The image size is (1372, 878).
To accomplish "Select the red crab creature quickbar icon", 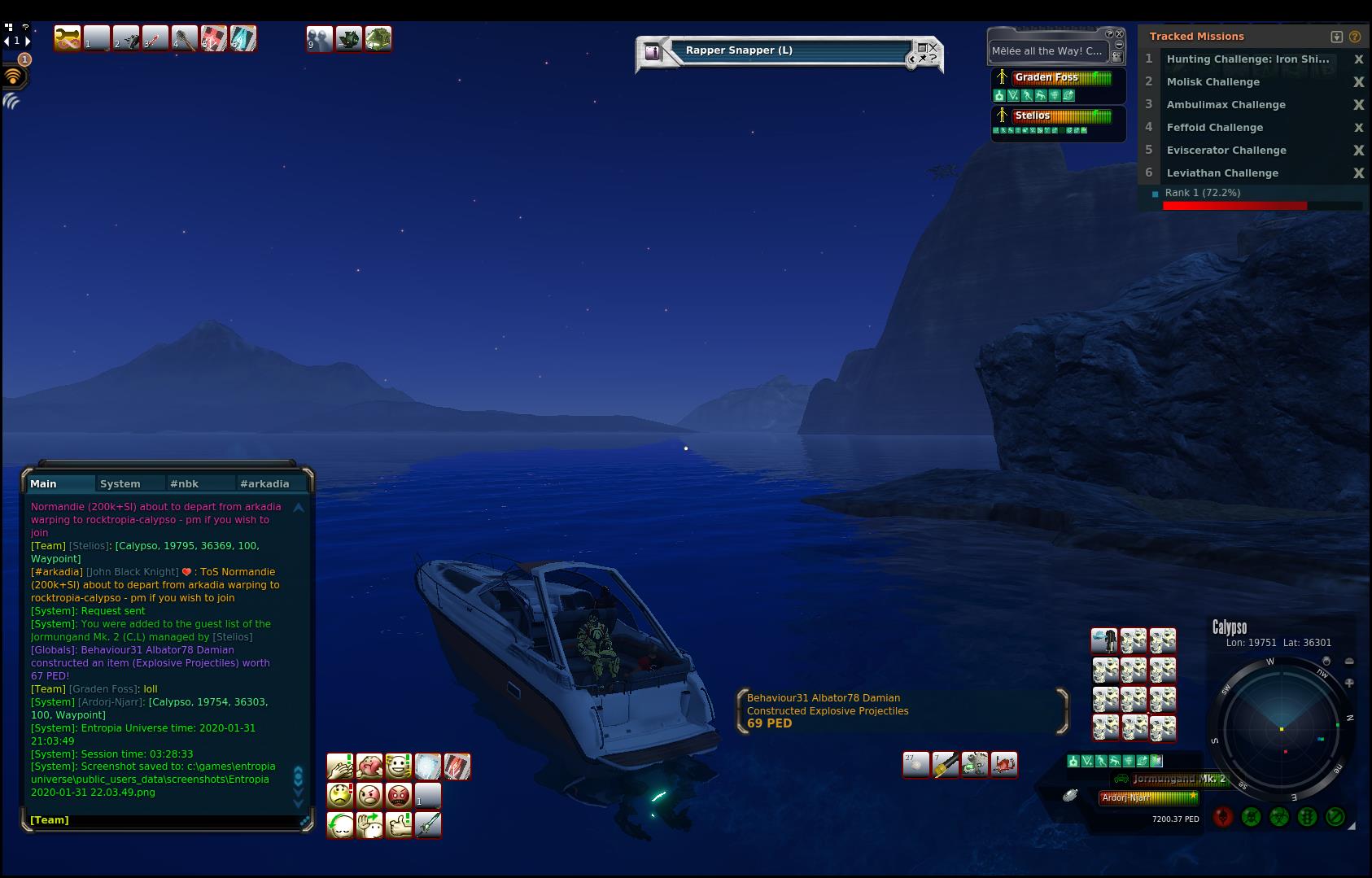I will coord(1004,765).
